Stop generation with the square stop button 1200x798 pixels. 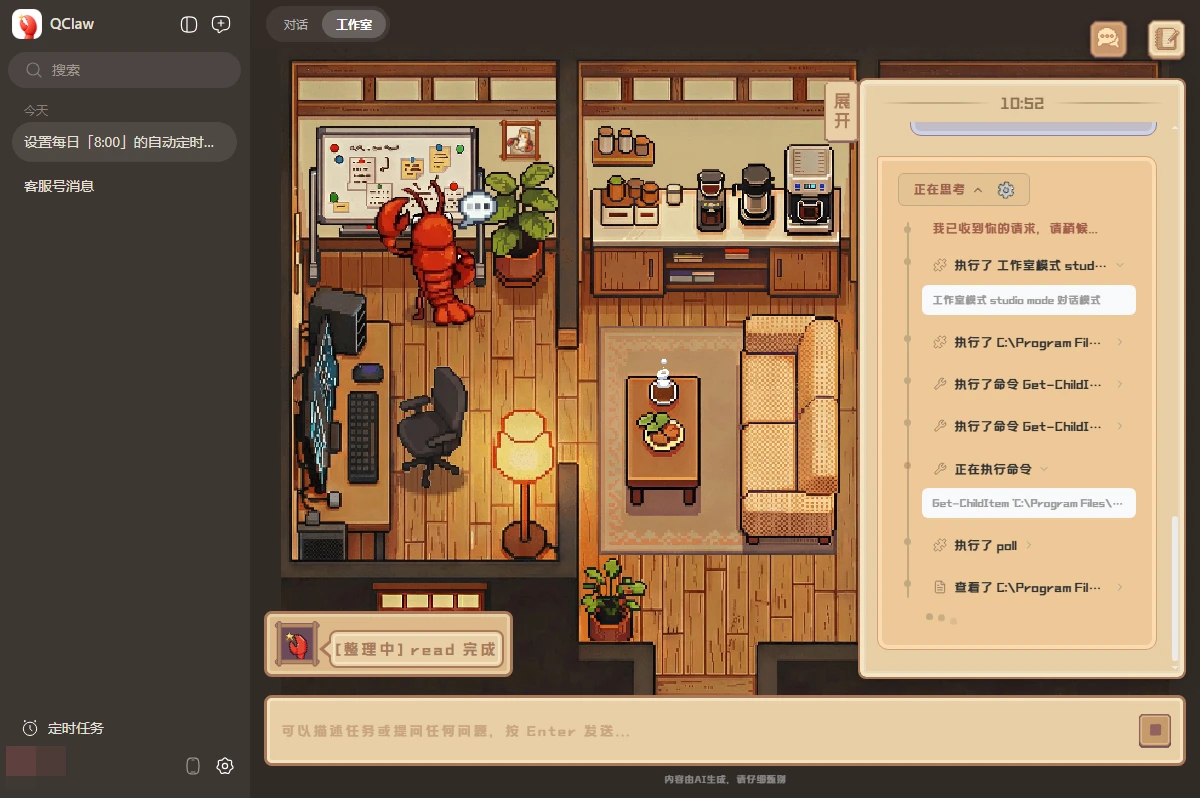pyautogui.click(x=1155, y=731)
